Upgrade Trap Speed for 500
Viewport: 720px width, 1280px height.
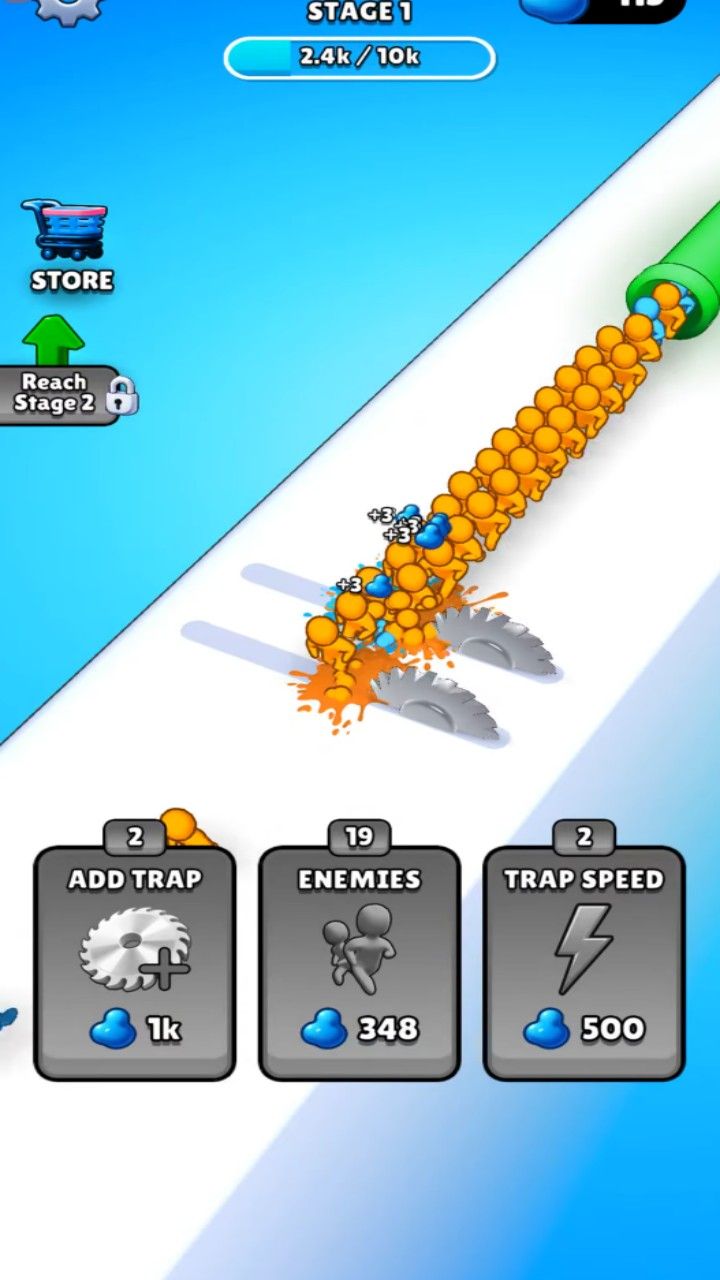pyautogui.click(x=583, y=962)
